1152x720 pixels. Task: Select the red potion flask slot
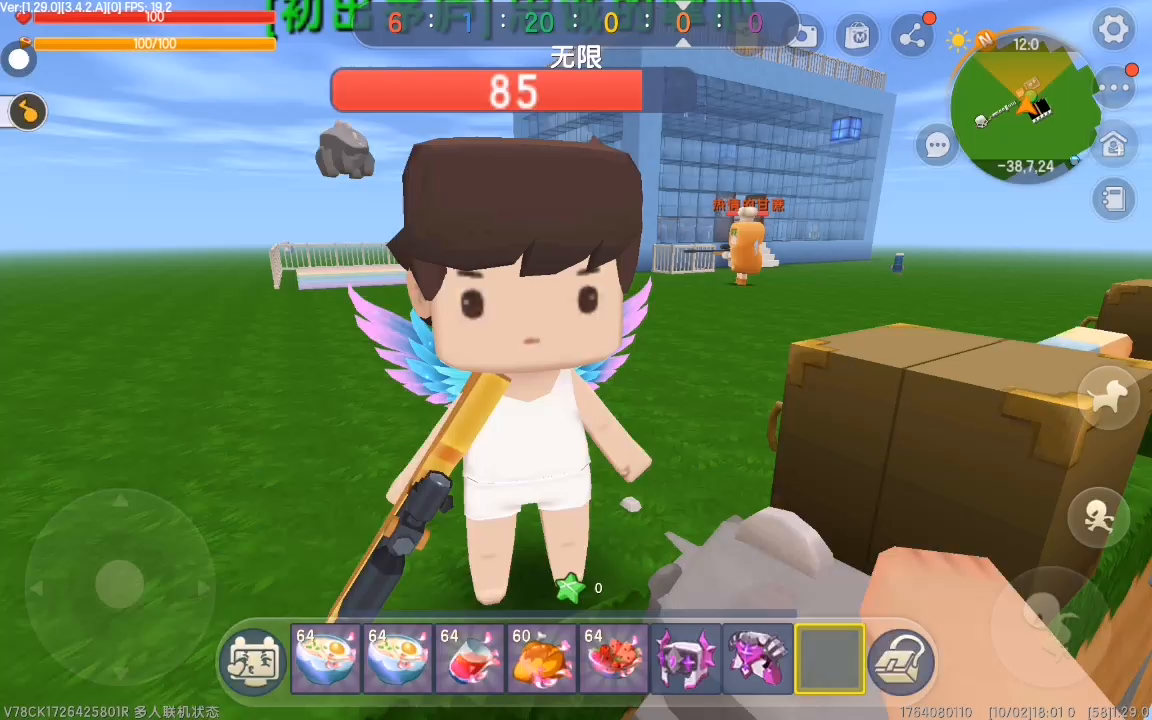coord(469,659)
